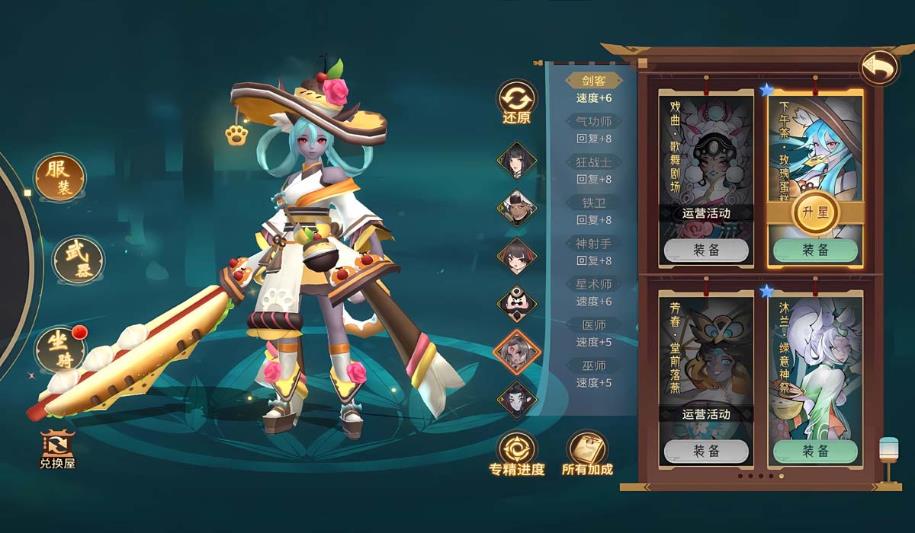The image size is (915, 533).
Task: Click the 还原 reset button
Action: tap(517, 102)
